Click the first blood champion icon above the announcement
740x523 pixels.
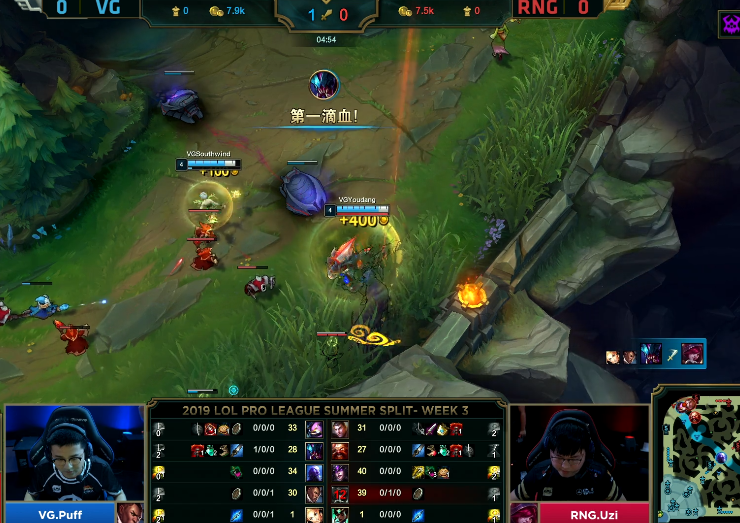tap(323, 84)
